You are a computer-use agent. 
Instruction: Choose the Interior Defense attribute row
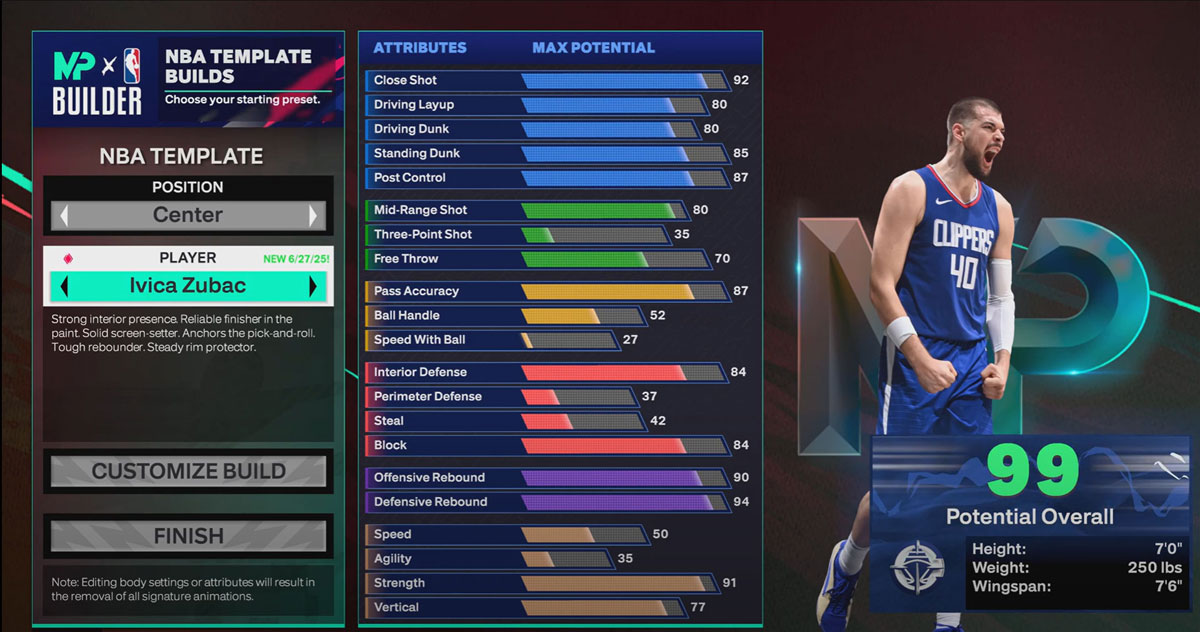tap(545, 372)
